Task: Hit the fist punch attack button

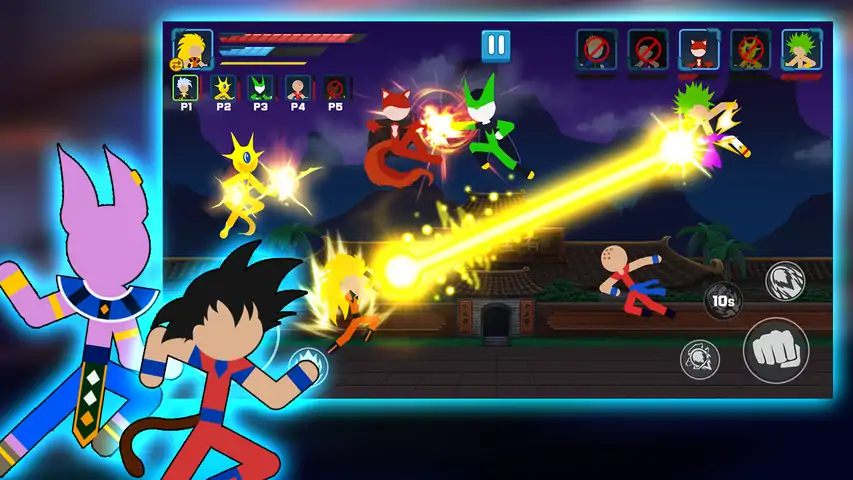Action: pos(775,349)
